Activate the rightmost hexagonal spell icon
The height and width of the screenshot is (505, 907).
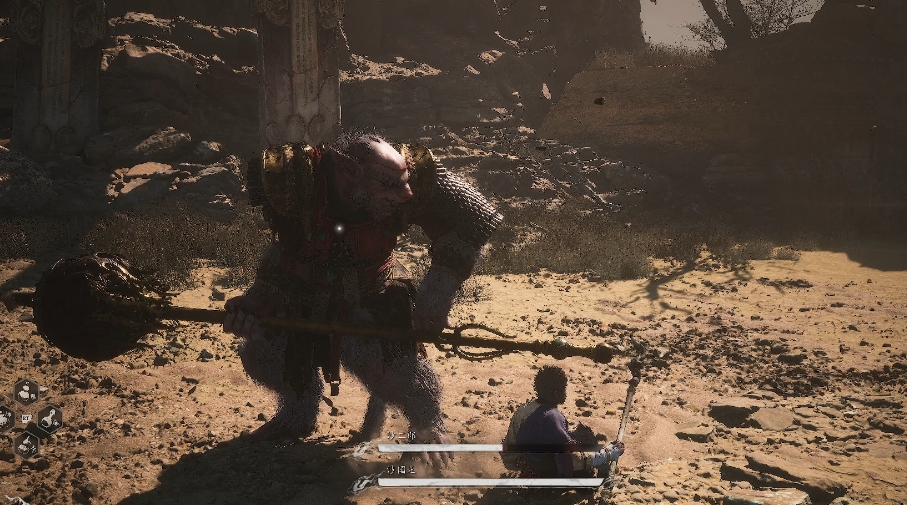tap(48, 418)
